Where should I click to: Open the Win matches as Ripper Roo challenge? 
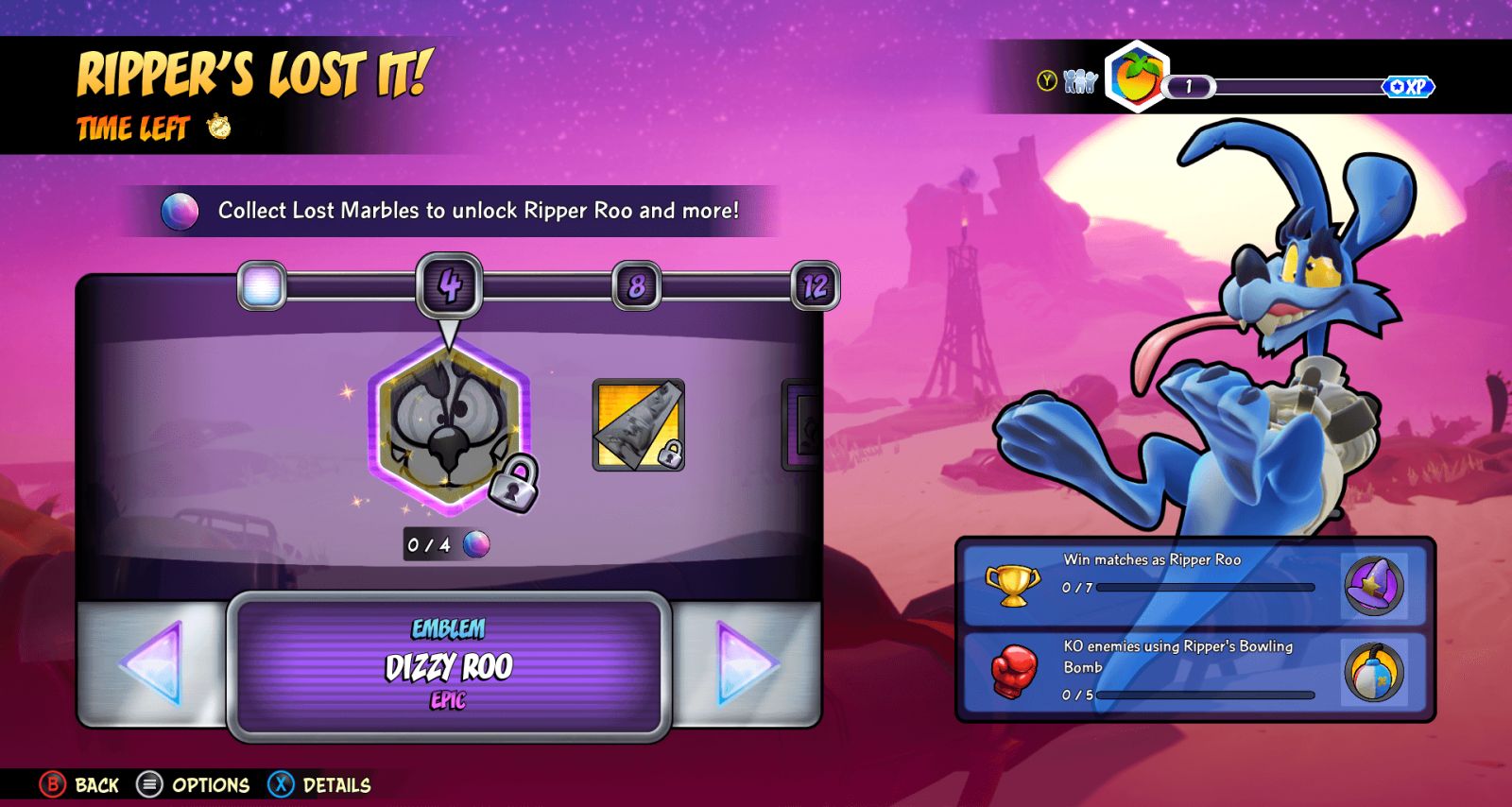click(1153, 584)
